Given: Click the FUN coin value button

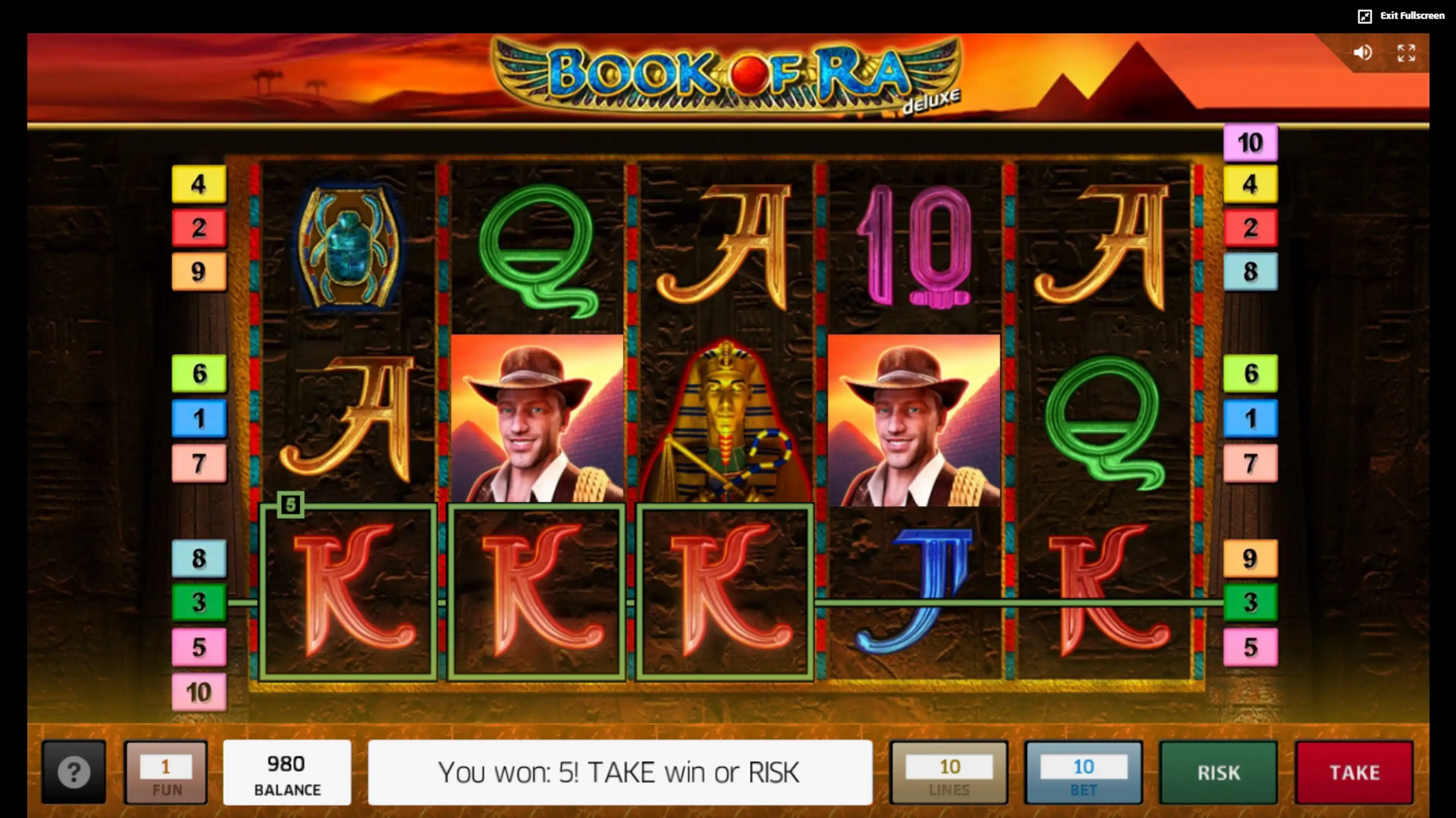Looking at the screenshot, I should pos(166,772).
